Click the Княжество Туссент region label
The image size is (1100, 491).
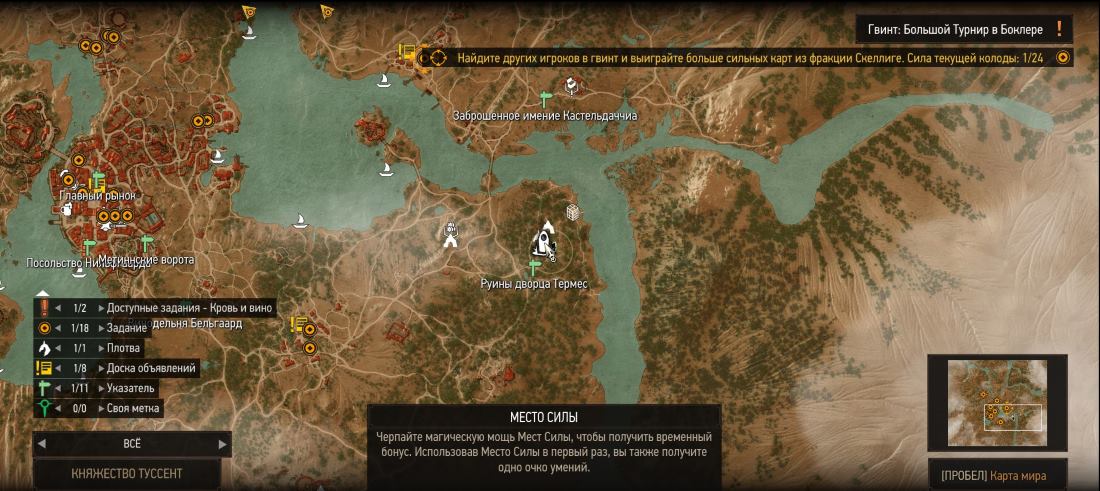[127, 473]
